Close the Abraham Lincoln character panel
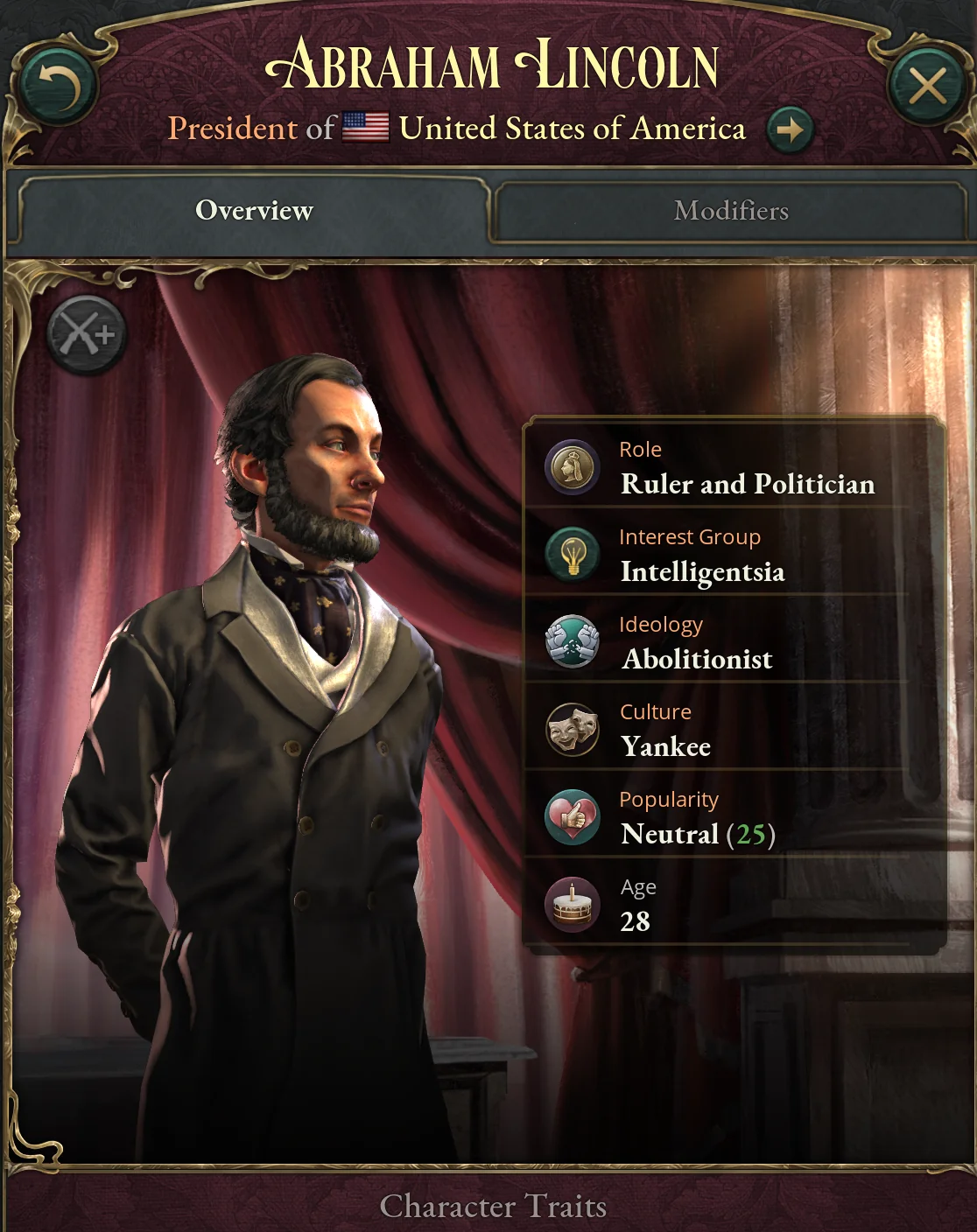The width and height of the screenshot is (977, 1232). coord(927,87)
